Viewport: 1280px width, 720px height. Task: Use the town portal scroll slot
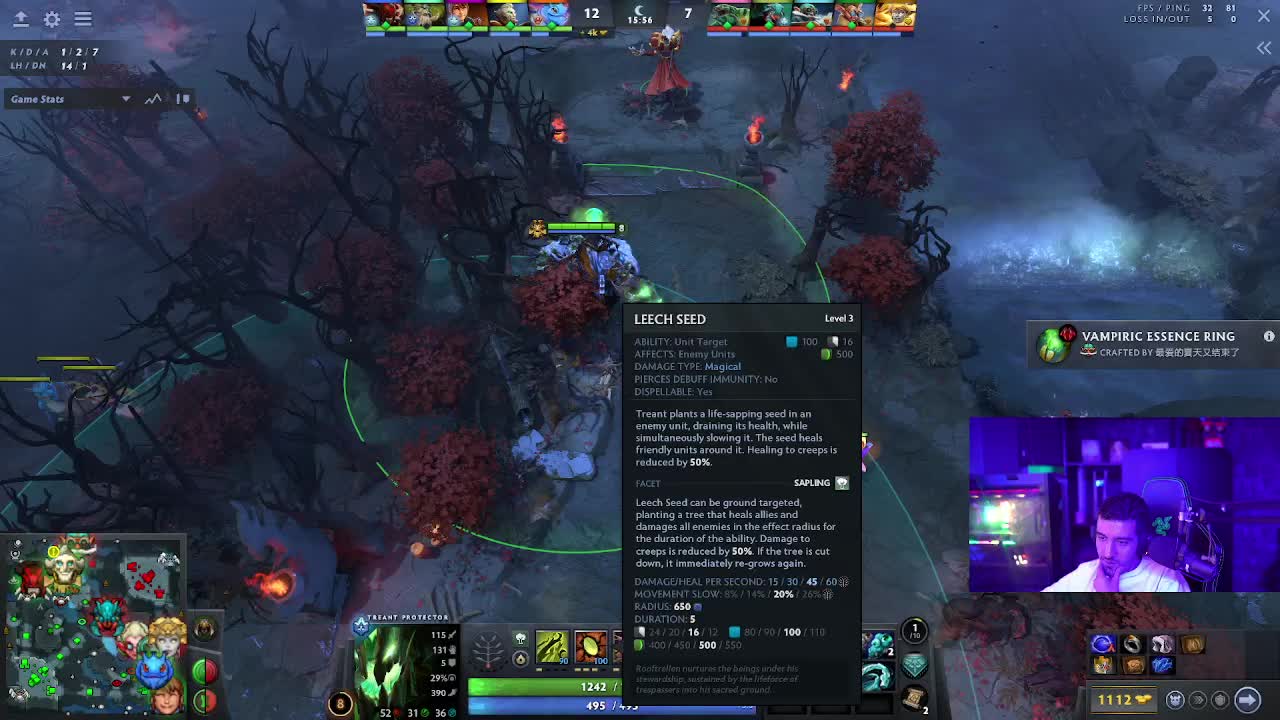(x=914, y=697)
